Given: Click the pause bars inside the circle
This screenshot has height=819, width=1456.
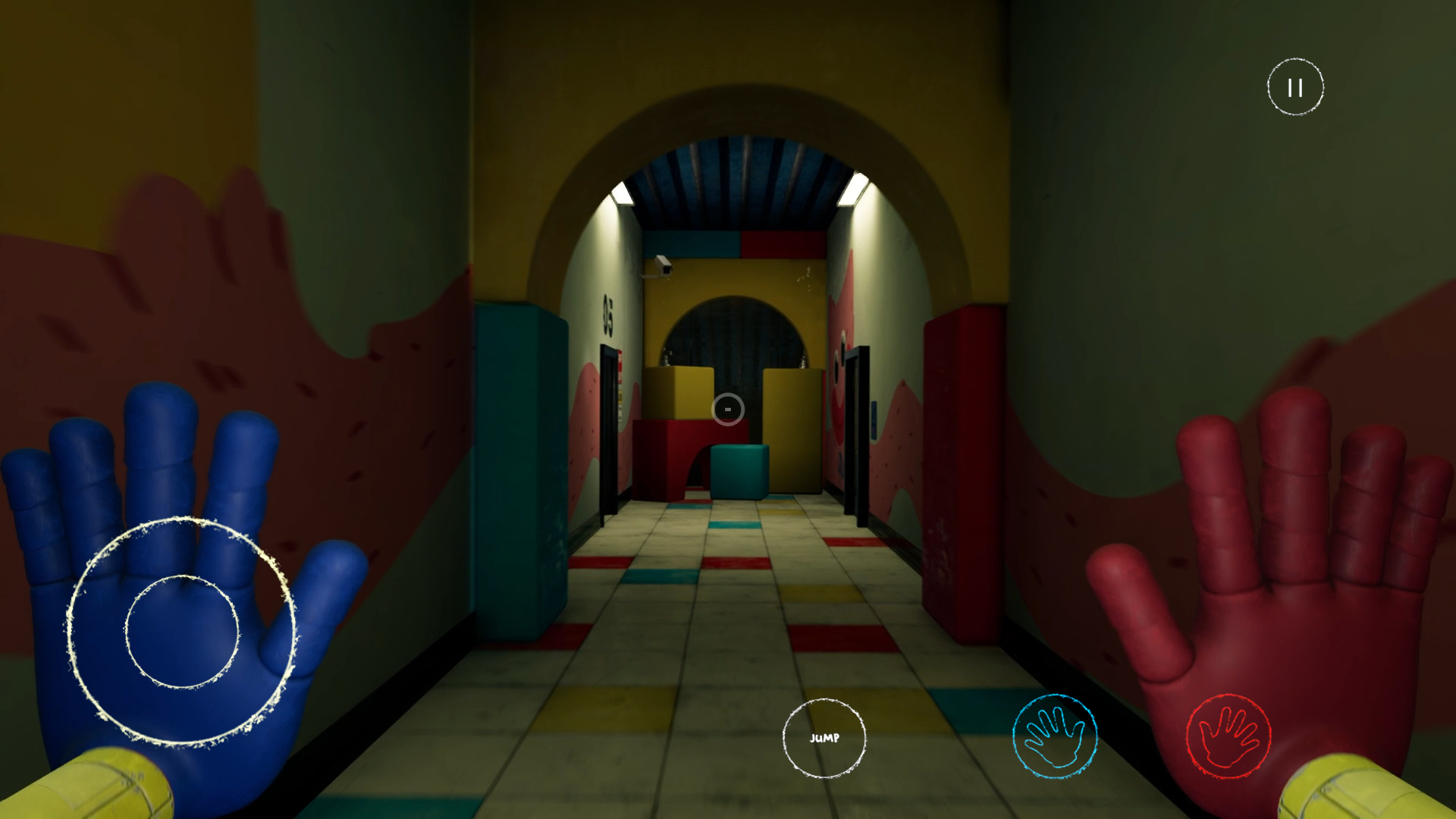Looking at the screenshot, I should tap(1294, 86).
